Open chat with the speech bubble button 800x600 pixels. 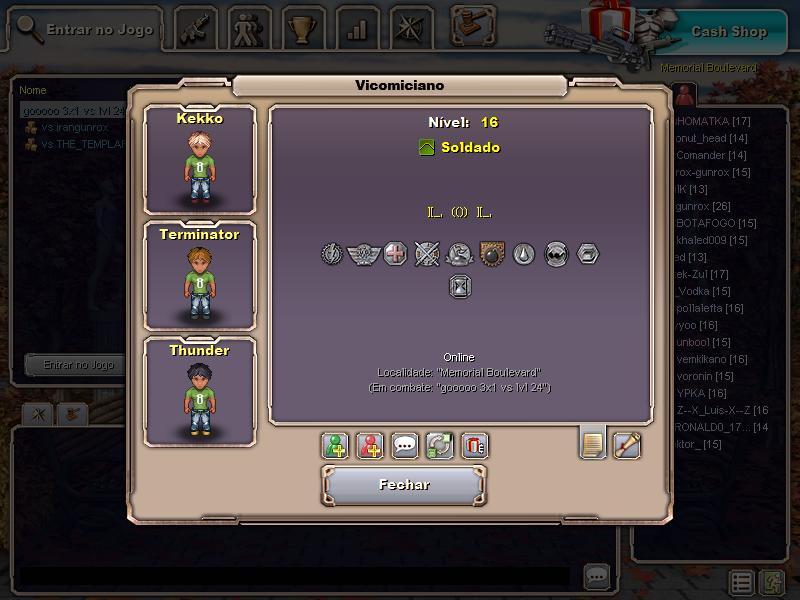pos(405,445)
